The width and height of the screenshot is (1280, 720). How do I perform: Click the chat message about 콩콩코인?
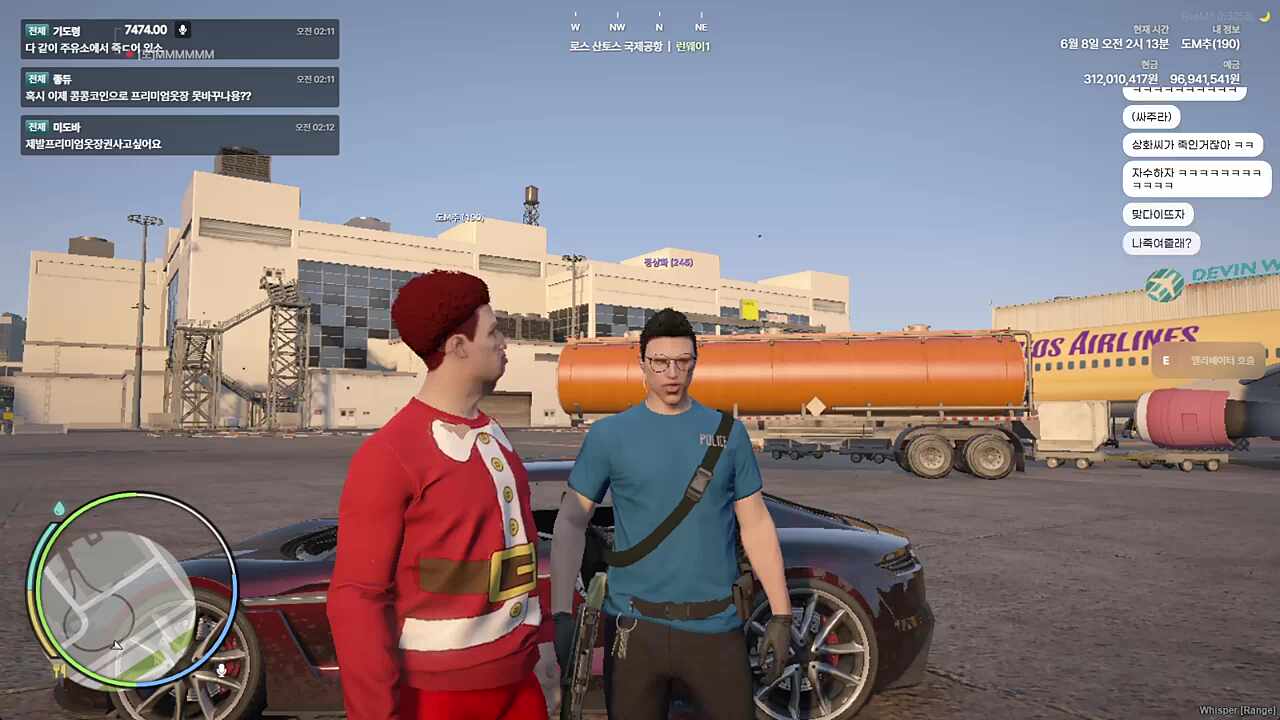180,87
